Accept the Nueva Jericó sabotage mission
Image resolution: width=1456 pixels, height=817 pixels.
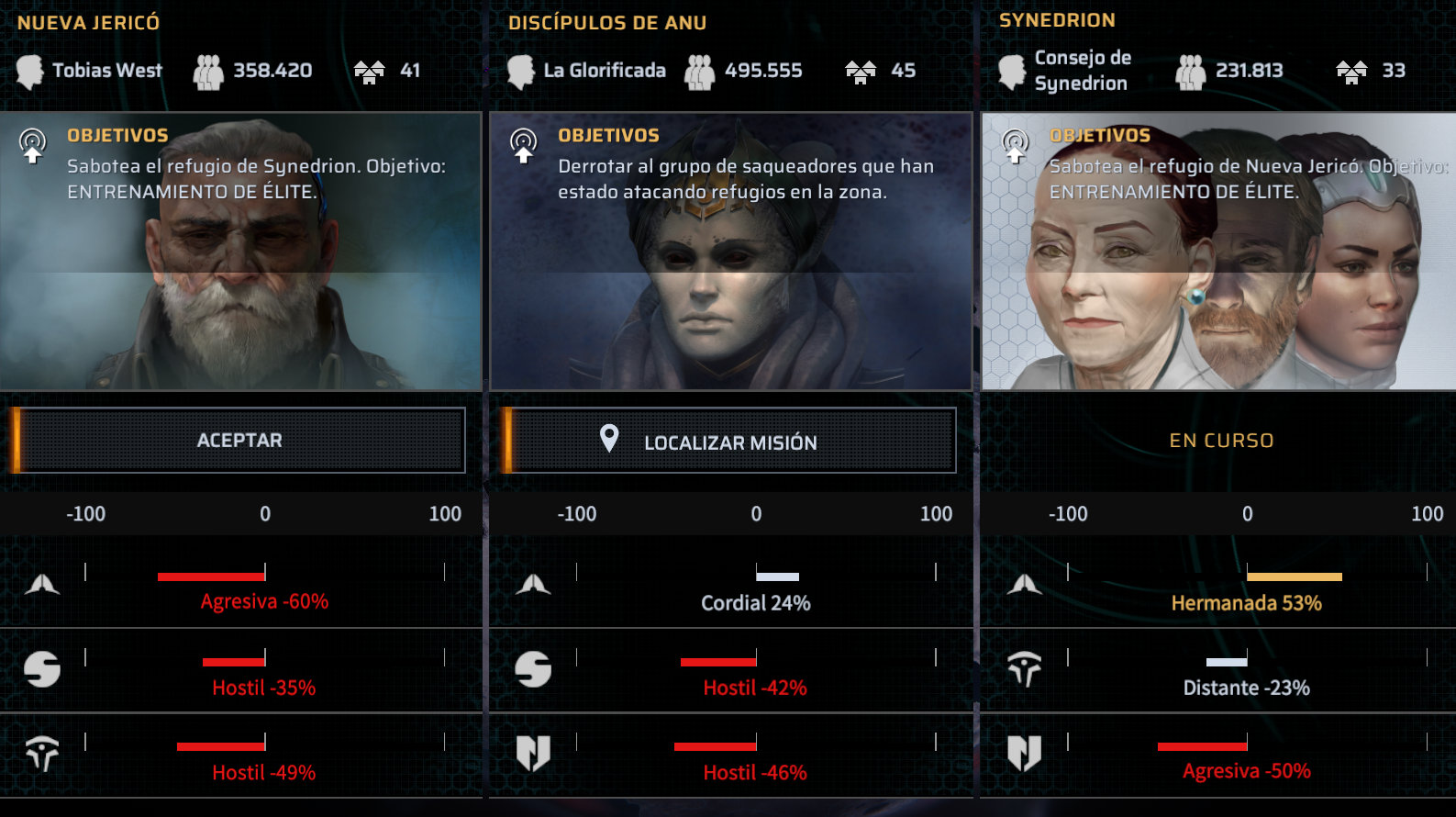pyautogui.click(x=240, y=441)
